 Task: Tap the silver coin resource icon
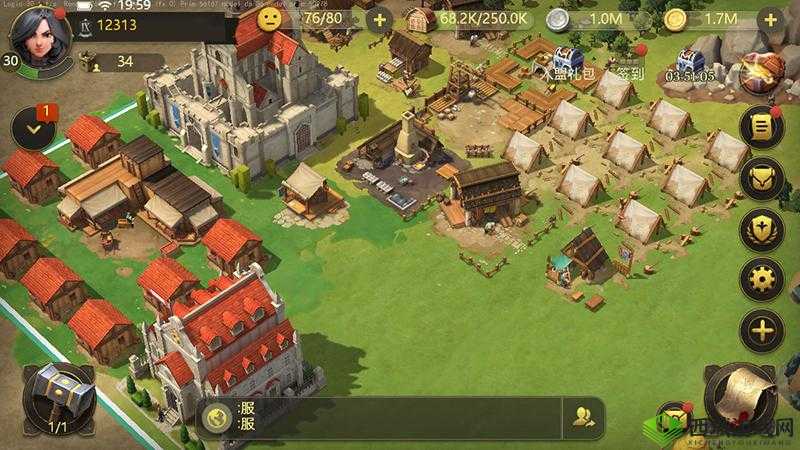click(559, 20)
